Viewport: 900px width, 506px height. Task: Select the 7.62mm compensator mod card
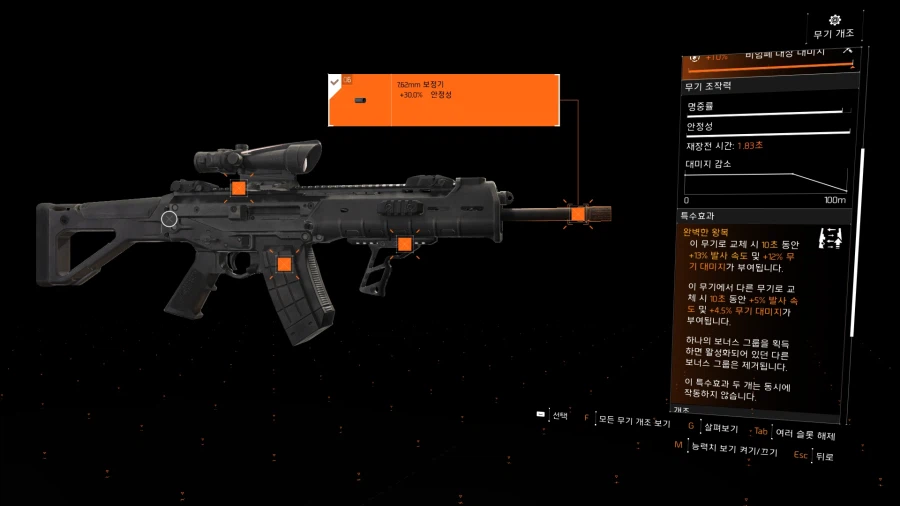[443, 100]
